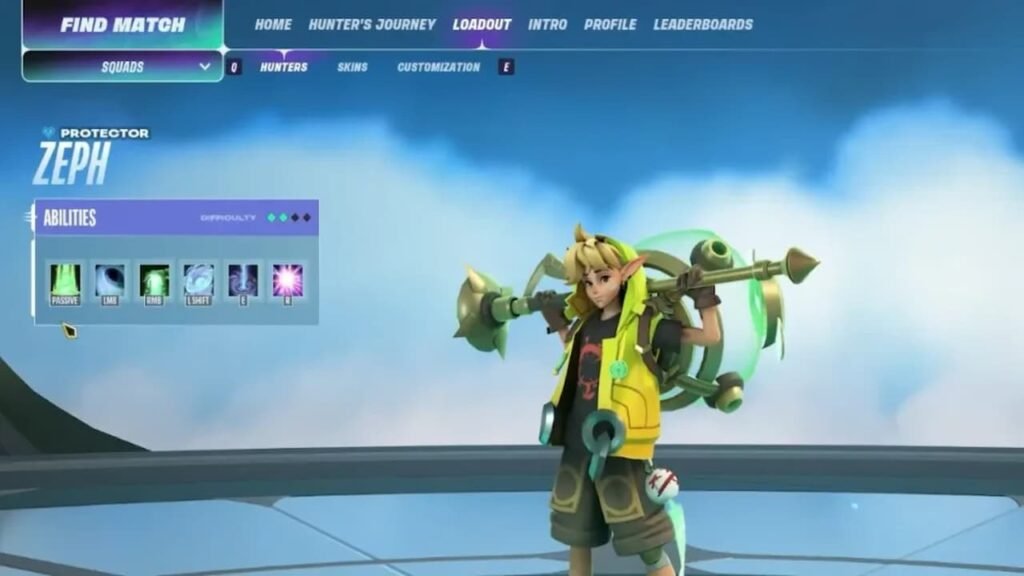The height and width of the screenshot is (576, 1024).
Task: Switch to the Intro tab
Action: [x=547, y=24]
